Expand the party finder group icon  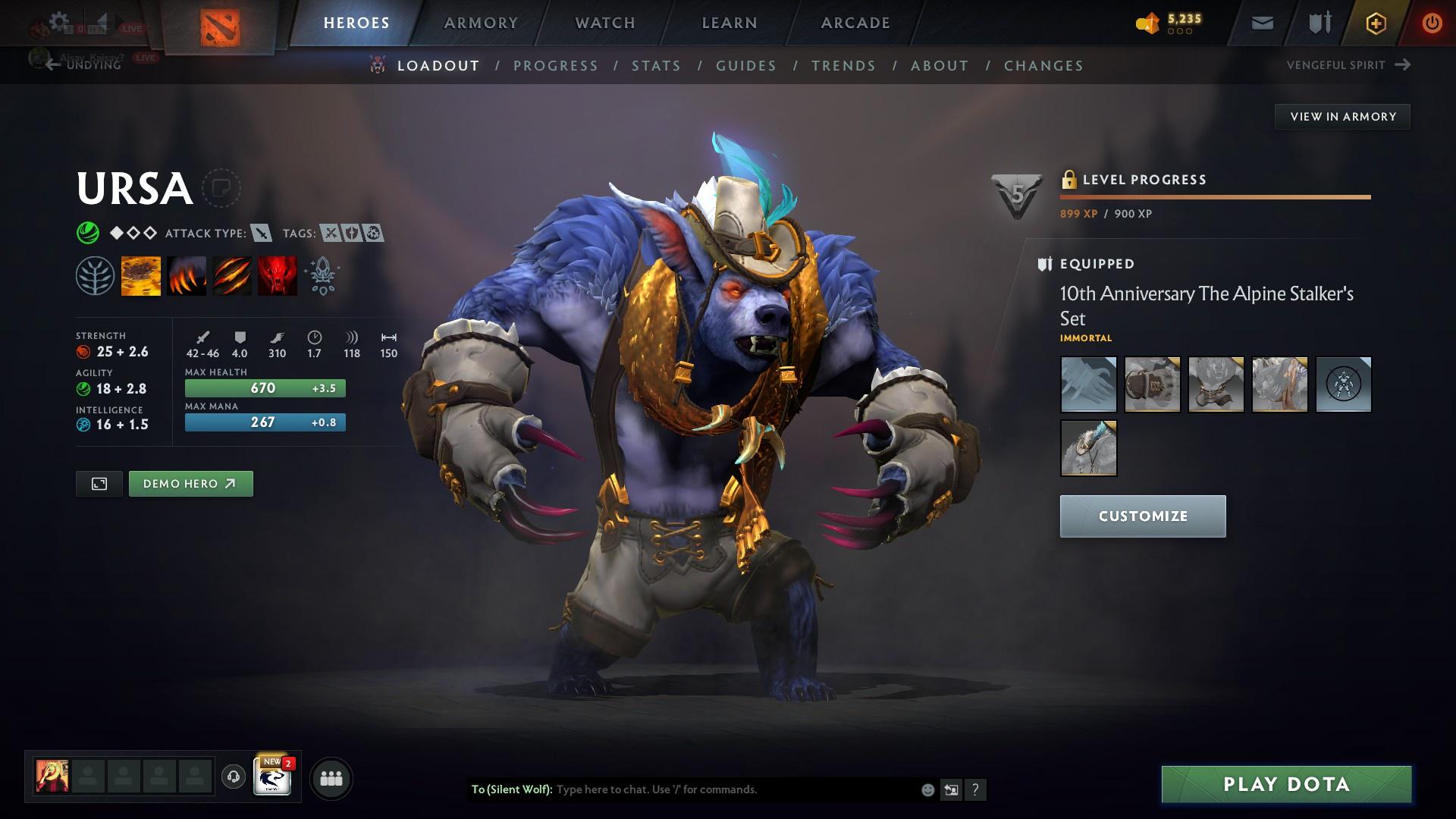pyautogui.click(x=331, y=777)
